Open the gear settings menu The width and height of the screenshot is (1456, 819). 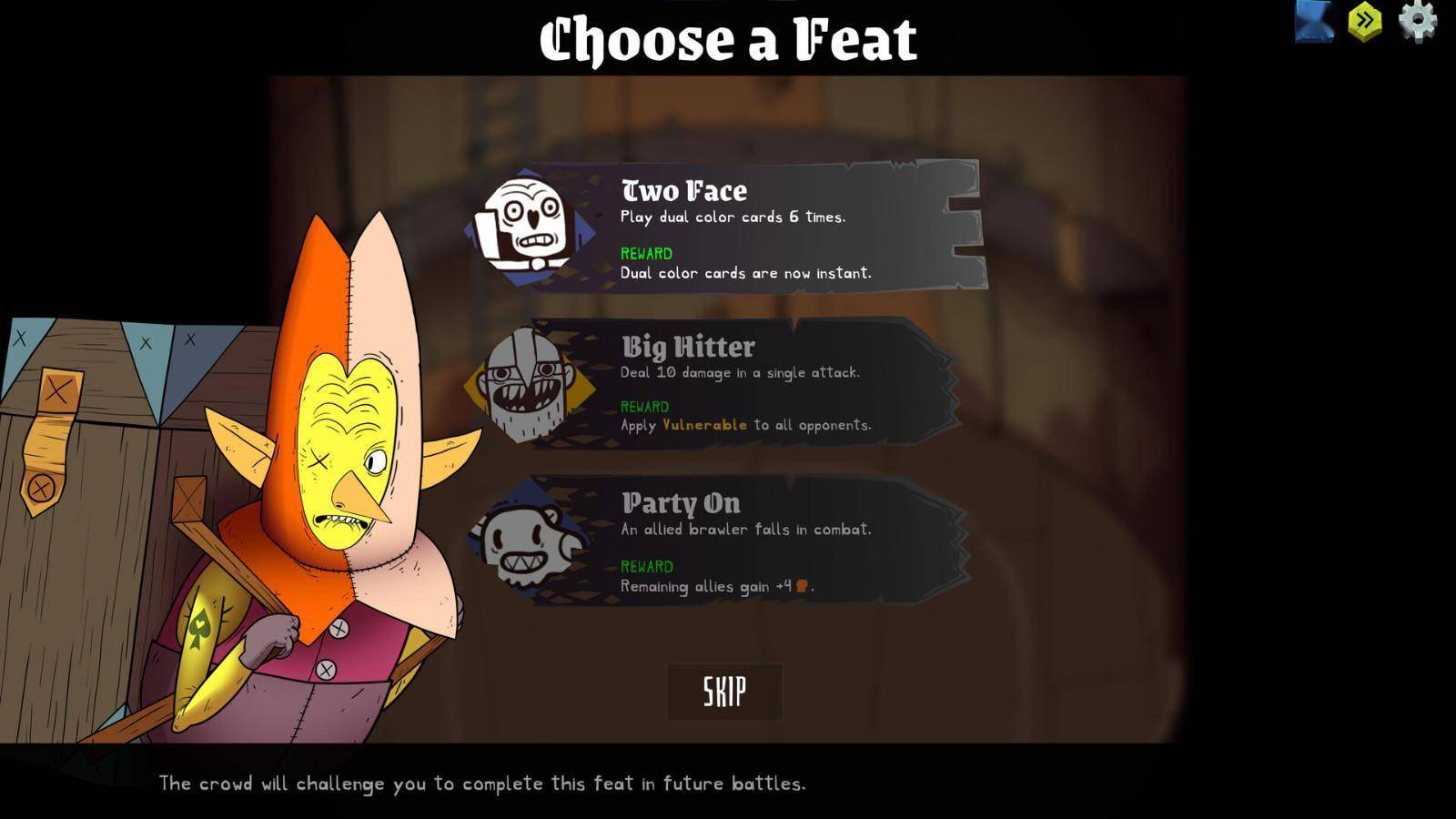[1417, 20]
